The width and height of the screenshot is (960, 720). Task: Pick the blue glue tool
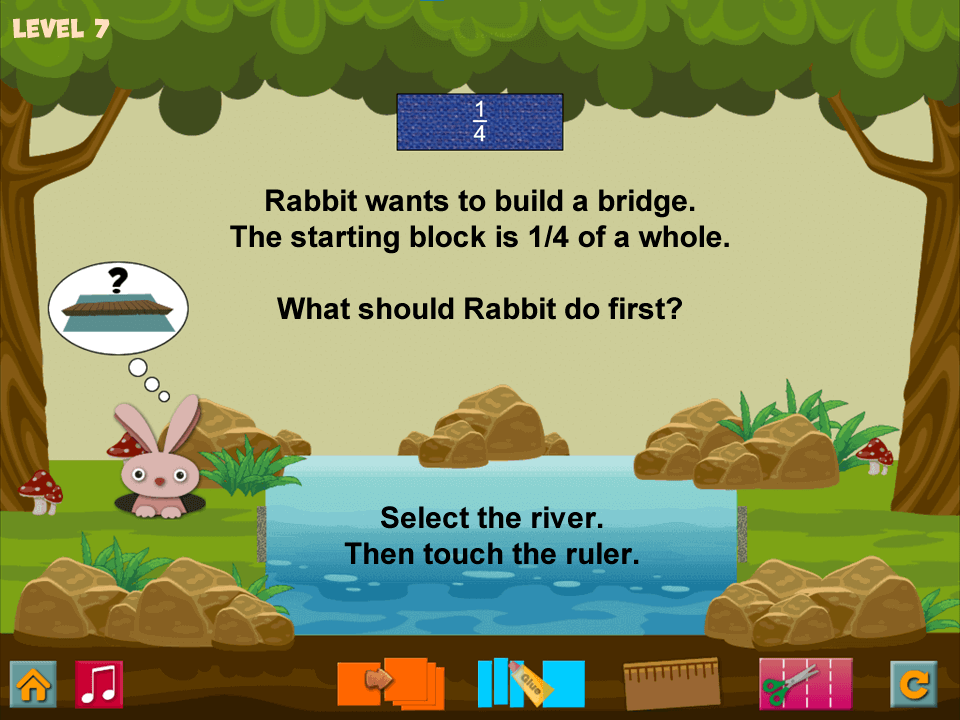point(530,683)
